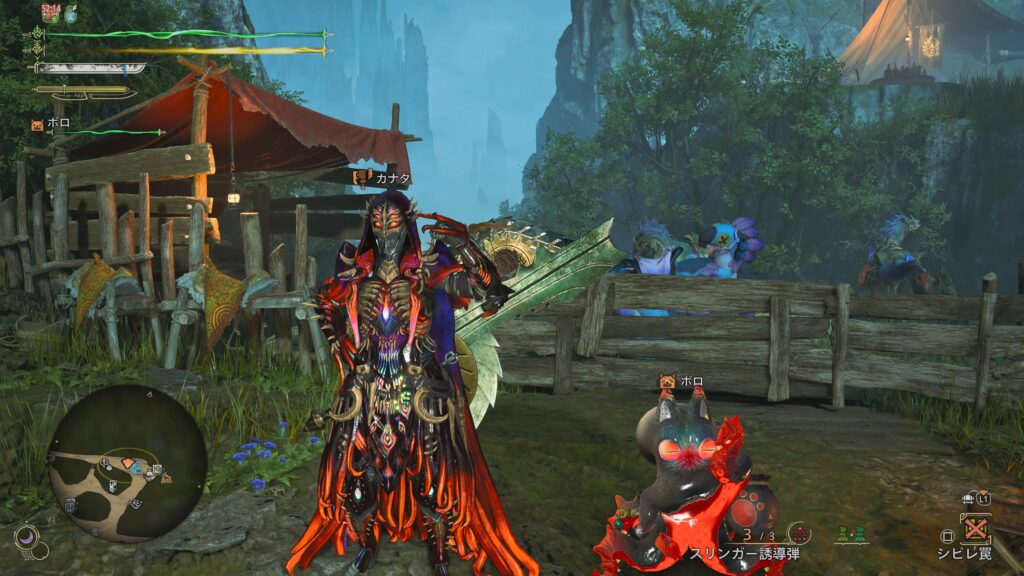
Task: Select the orange quest marker on the minimap
Action: [129, 465]
